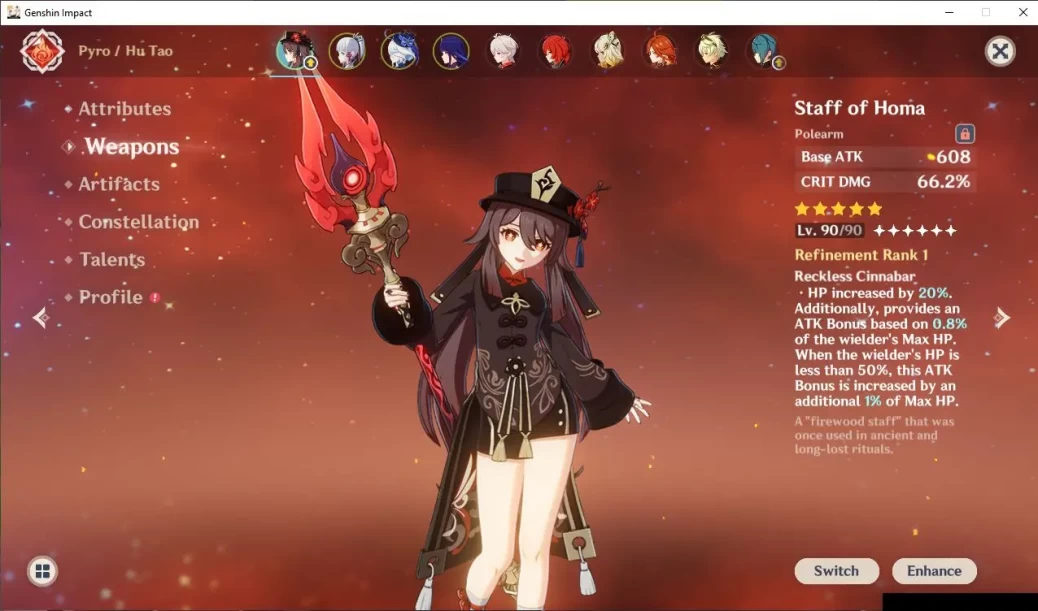
Task: Select the teal-haired character portrait
Action: click(763, 50)
